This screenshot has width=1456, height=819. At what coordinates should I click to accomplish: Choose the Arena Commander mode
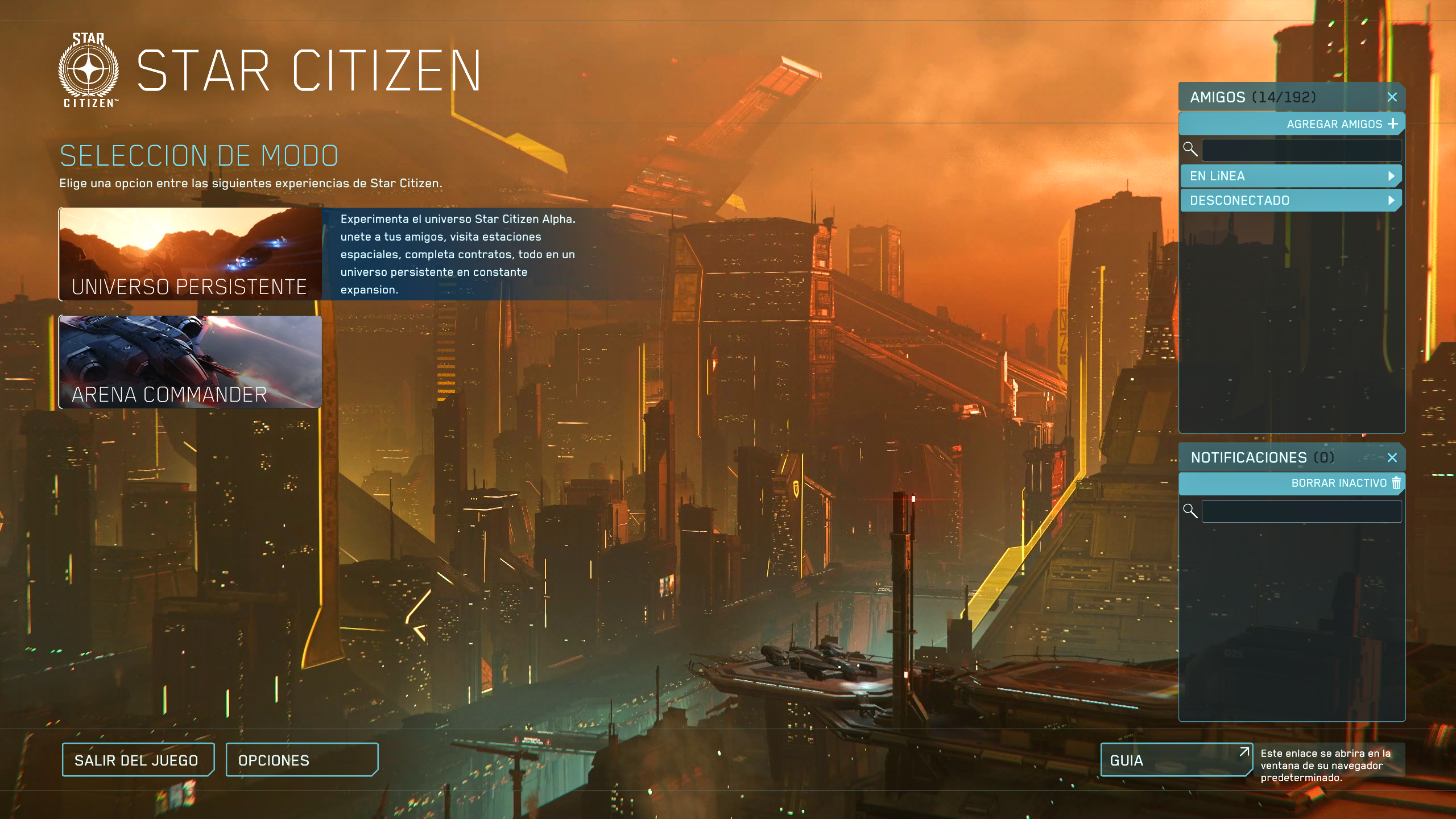coord(191,362)
